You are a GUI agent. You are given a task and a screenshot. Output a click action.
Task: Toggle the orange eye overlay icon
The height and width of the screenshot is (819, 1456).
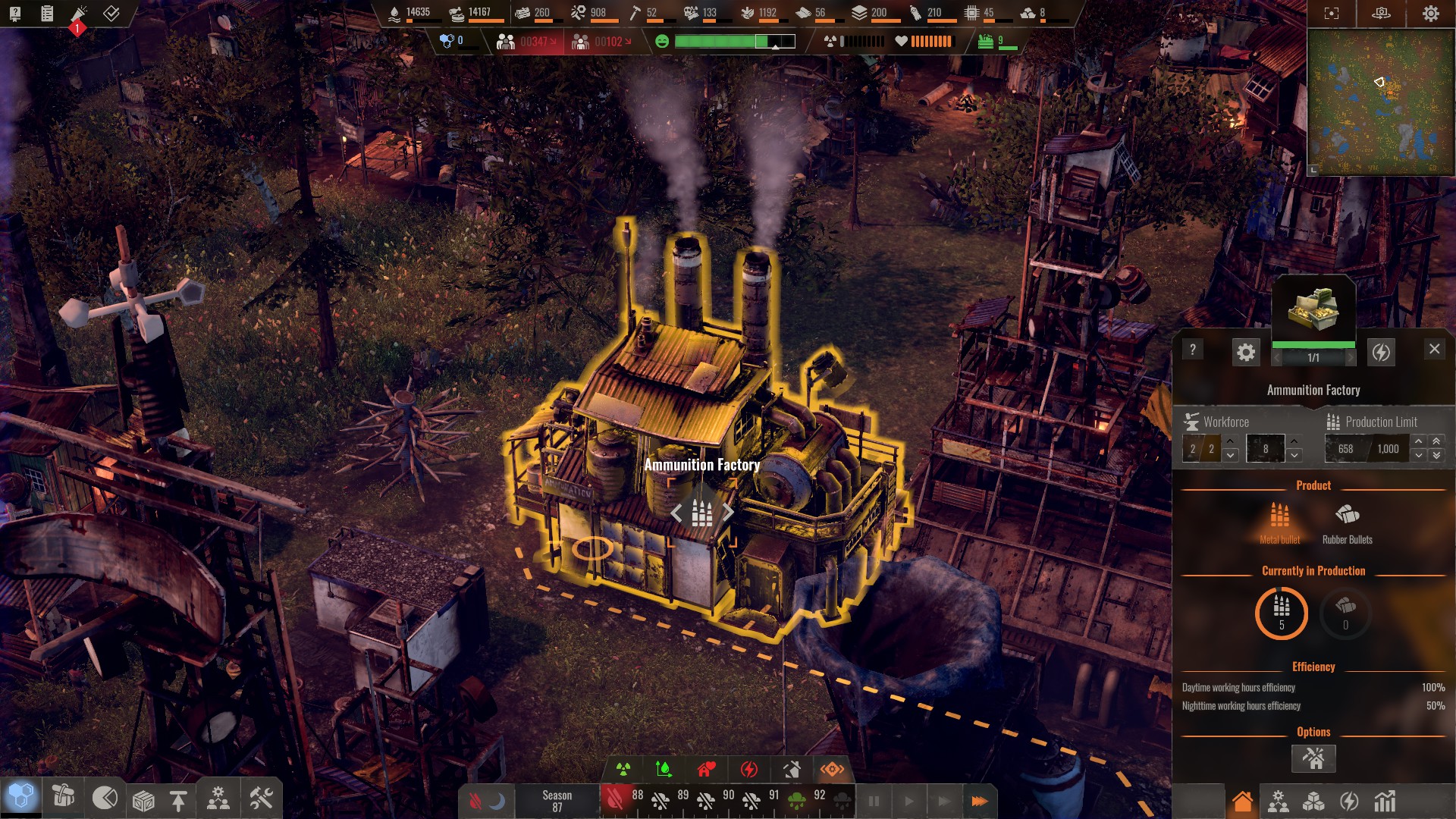tap(832, 770)
